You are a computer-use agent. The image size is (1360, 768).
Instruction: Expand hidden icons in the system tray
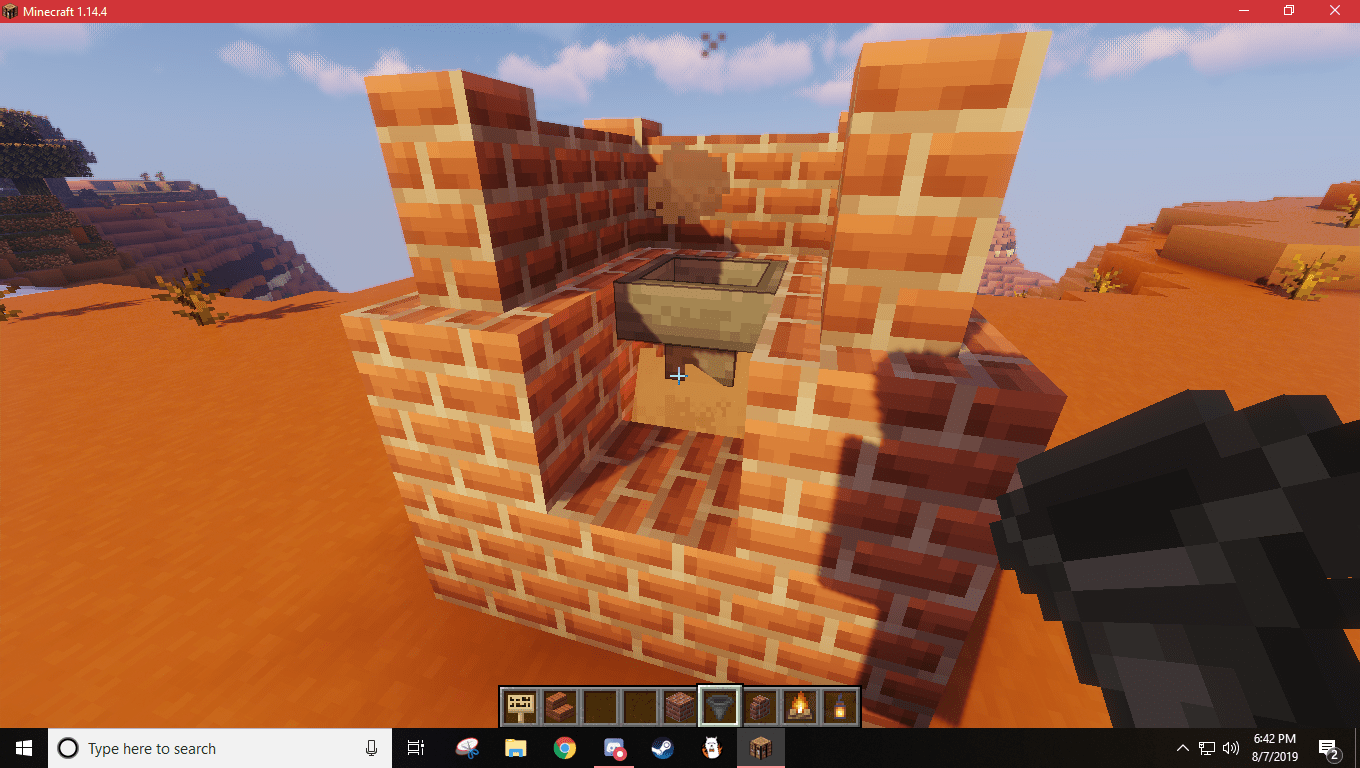1181,748
